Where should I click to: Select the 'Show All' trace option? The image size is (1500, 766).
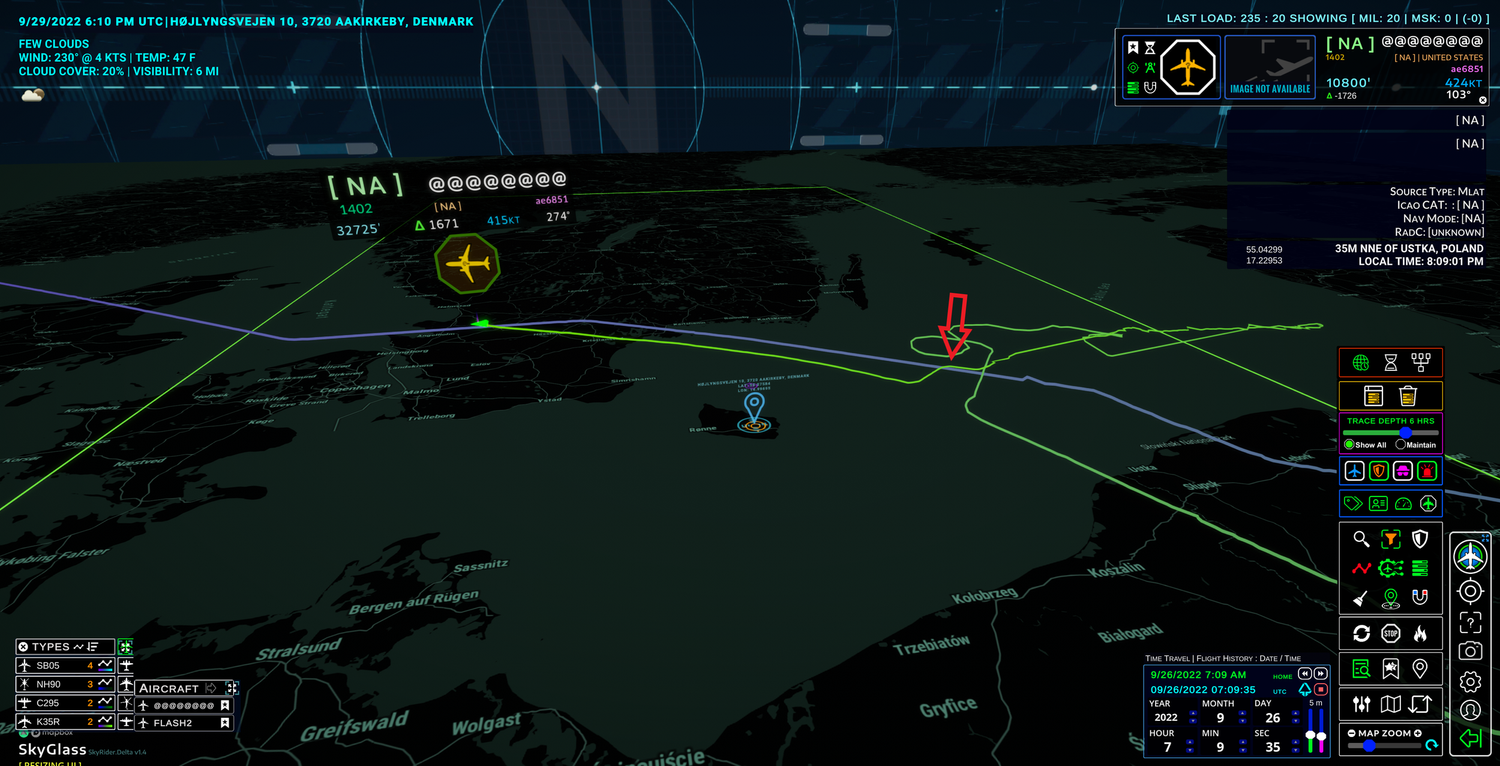(x=1349, y=444)
